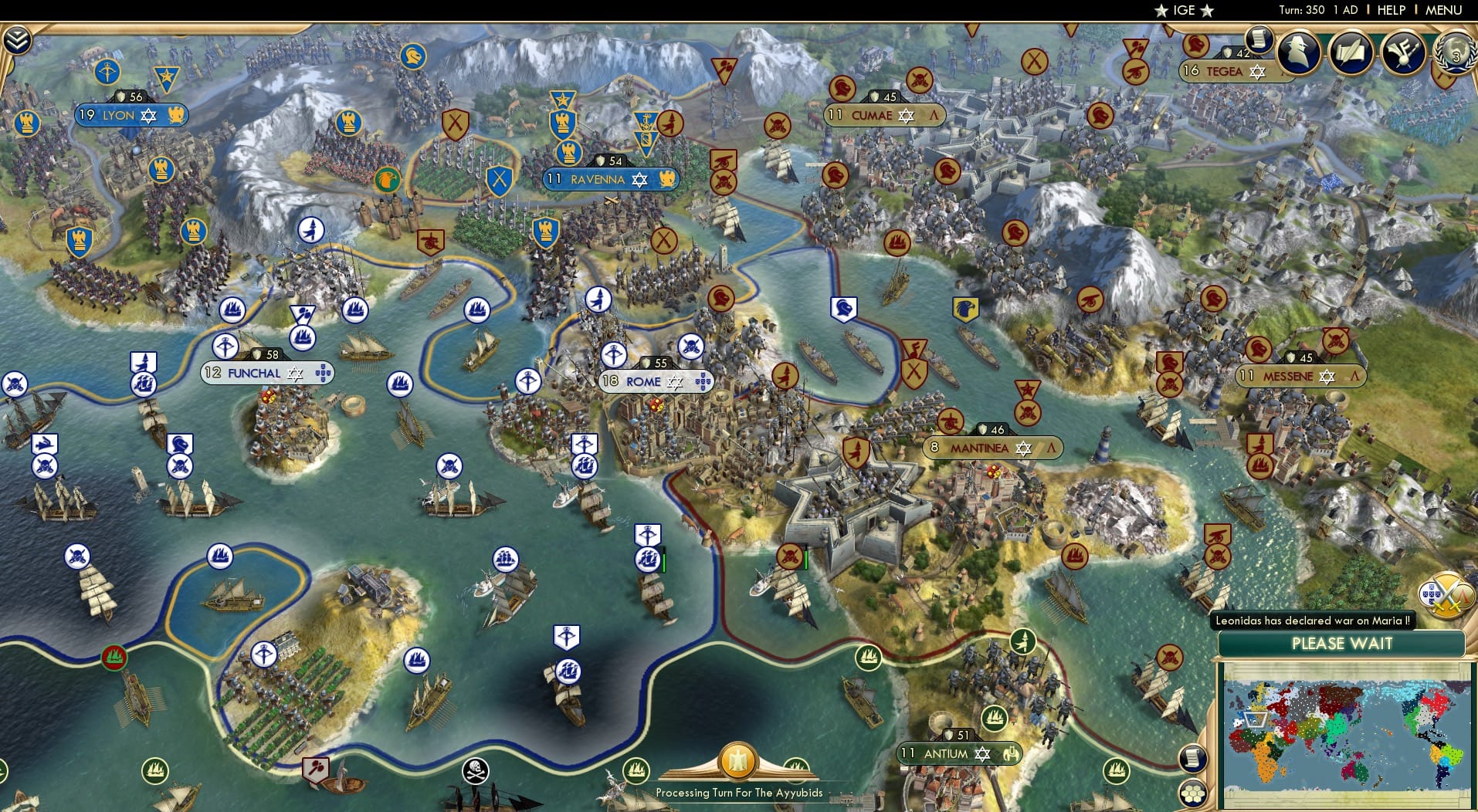Click the Great Writer quill notification icon
The height and width of the screenshot is (812, 1478).
[x=1352, y=52]
